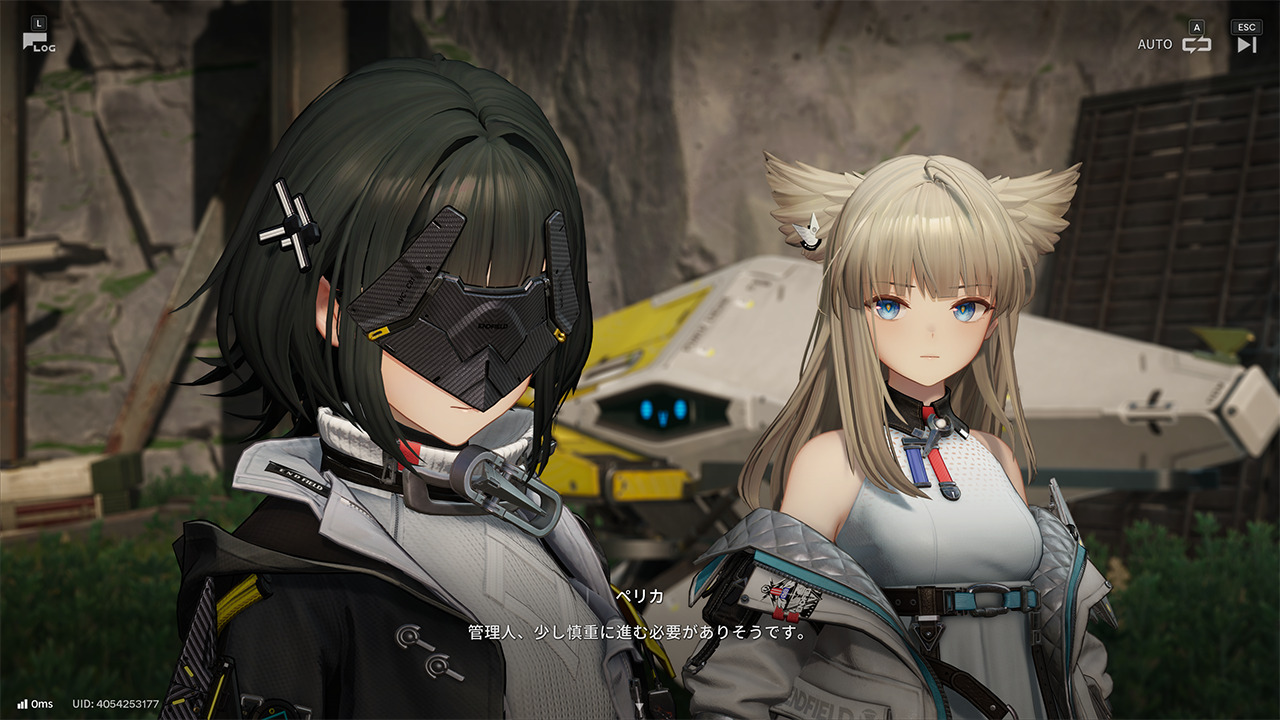Viewport: 1280px width, 720px height.
Task: Skip the cutscene
Action: click(1246, 44)
